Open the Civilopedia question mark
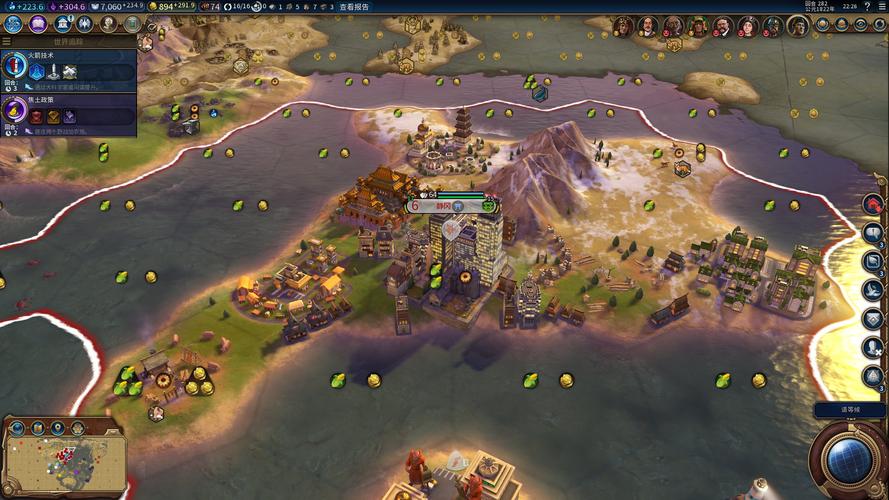 tap(866, 6)
